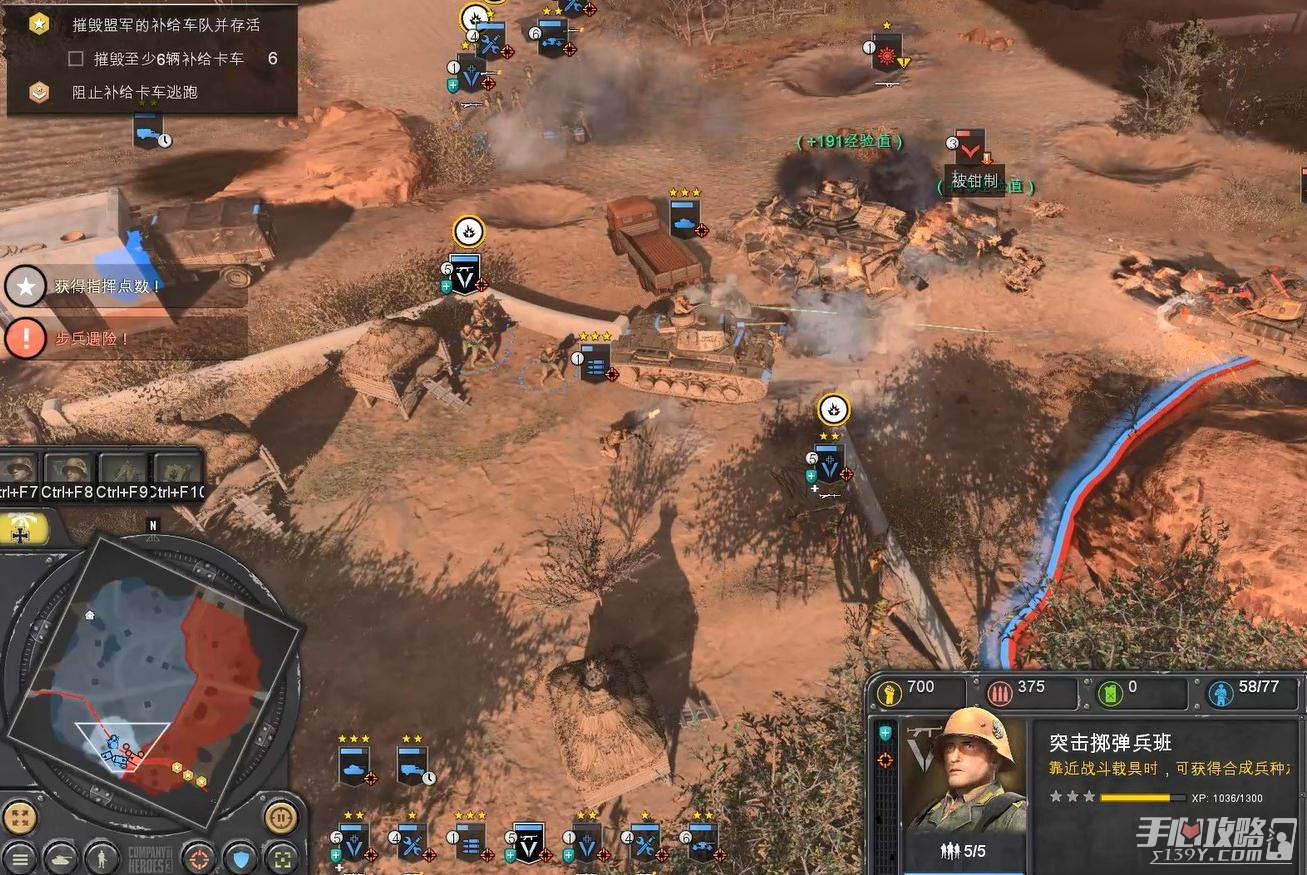Toggle the green focus-frame button

pos(282,858)
